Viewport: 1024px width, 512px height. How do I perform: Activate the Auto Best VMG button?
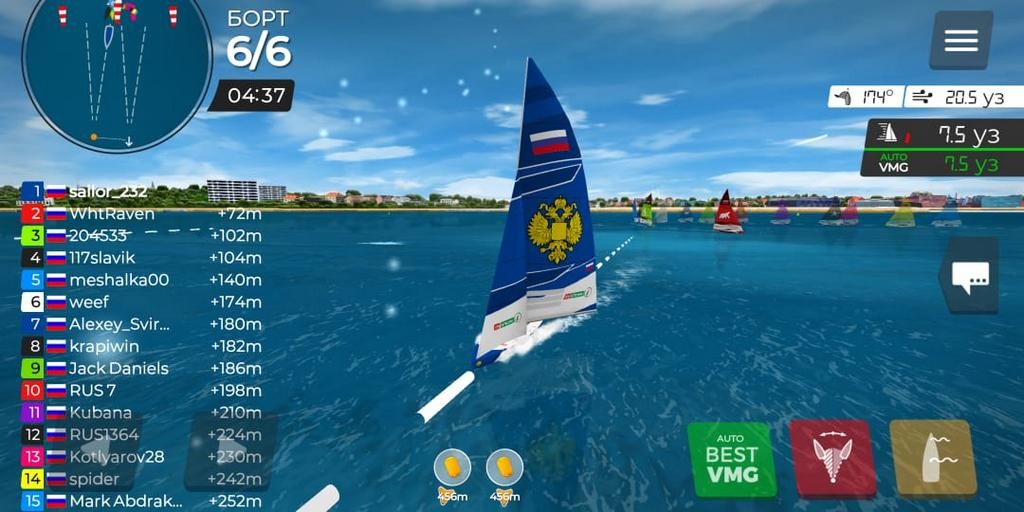click(x=731, y=459)
